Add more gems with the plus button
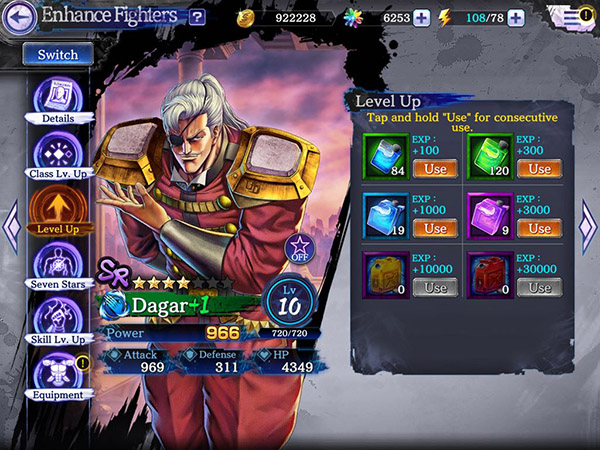 click(x=421, y=17)
